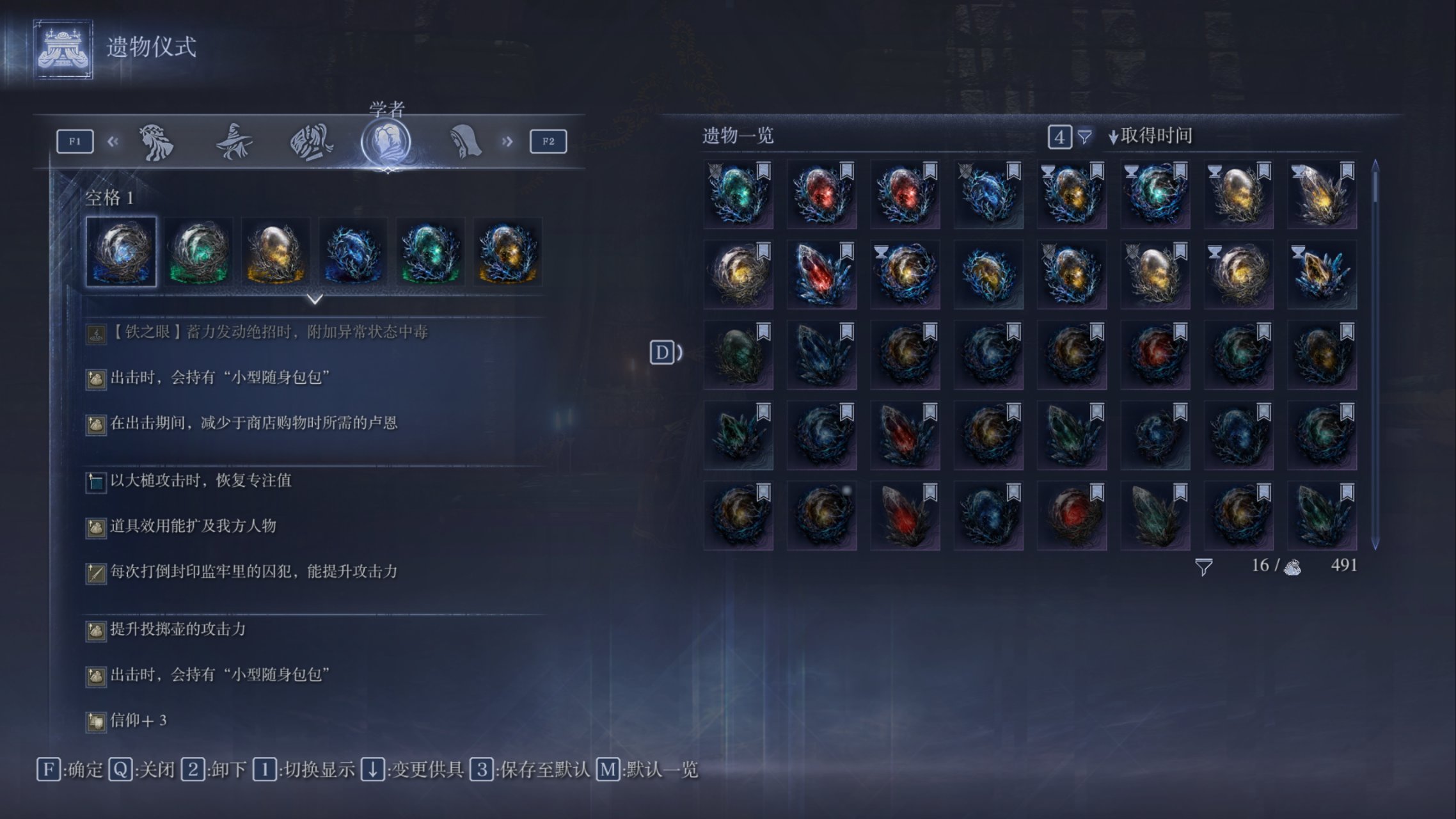Pick the bright red crystal shard relic
The height and width of the screenshot is (819, 1456).
pos(821,274)
